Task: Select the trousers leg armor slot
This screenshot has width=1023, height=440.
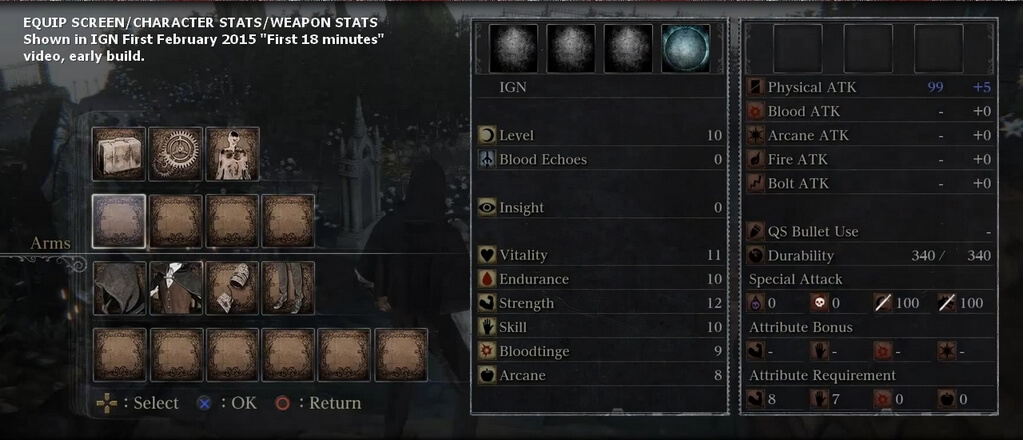Action: 289,288
